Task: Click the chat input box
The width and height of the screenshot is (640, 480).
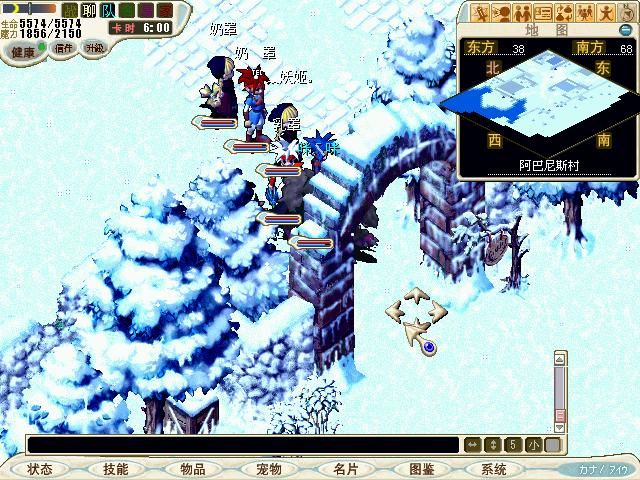Action: pyautogui.click(x=242, y=445)
